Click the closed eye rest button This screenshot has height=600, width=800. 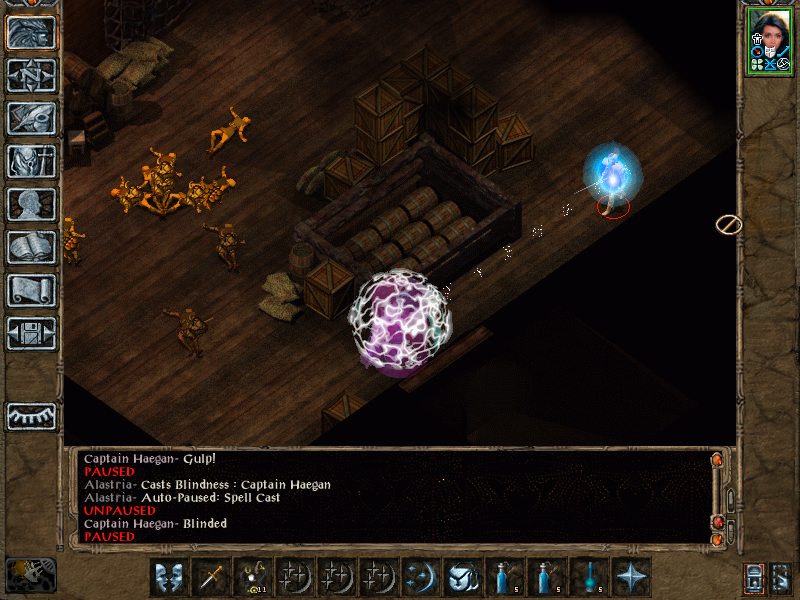32,415
